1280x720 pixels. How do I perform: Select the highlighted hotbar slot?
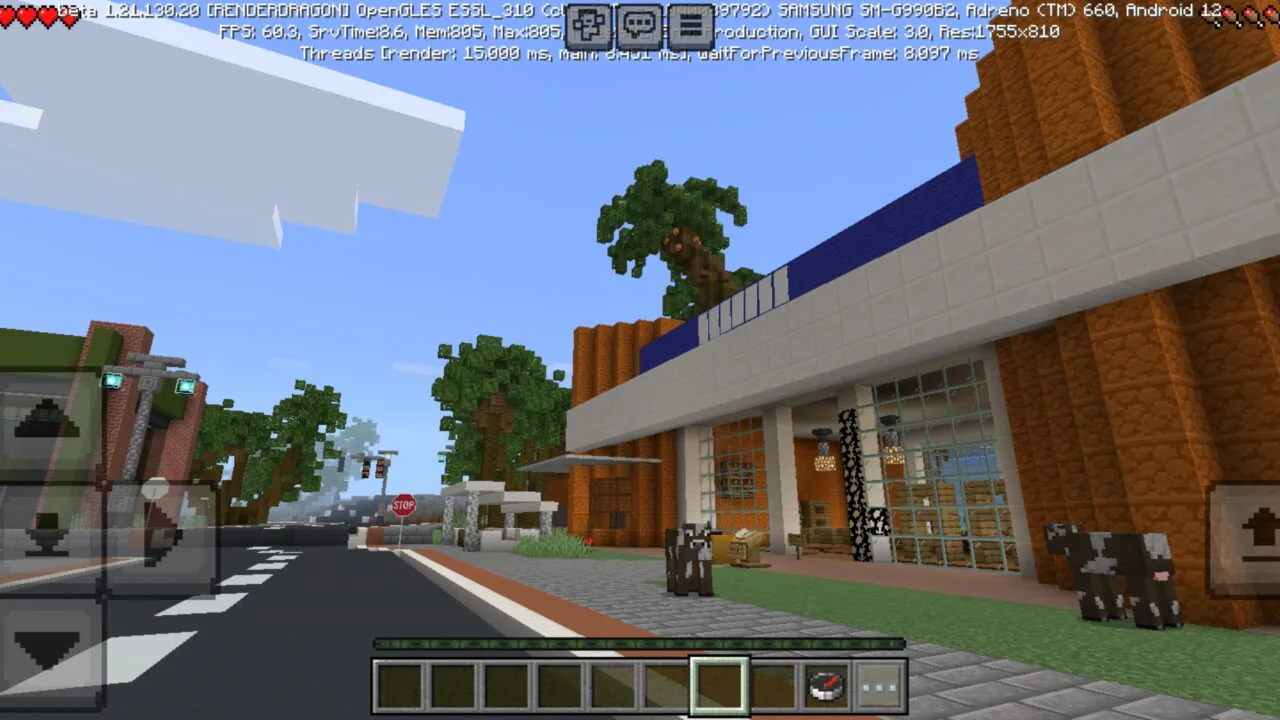(x=719, y=684)
